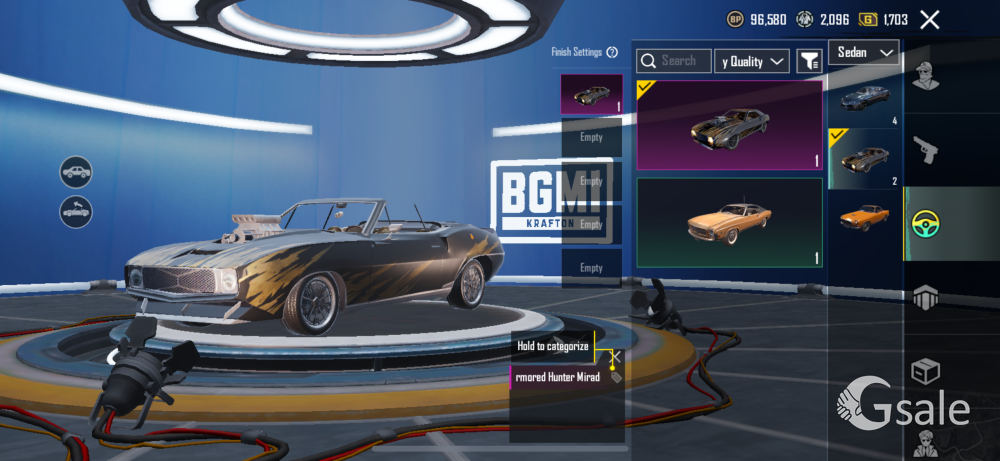Close the vehicle inventory screen
Viewport: 1000px width, 461px height.
930,19
